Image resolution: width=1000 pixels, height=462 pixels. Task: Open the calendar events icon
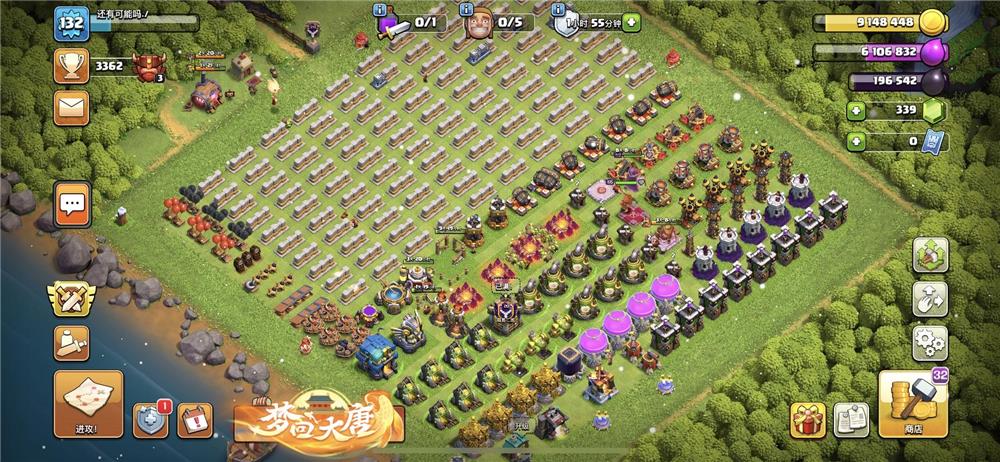(x=194, y=420)
